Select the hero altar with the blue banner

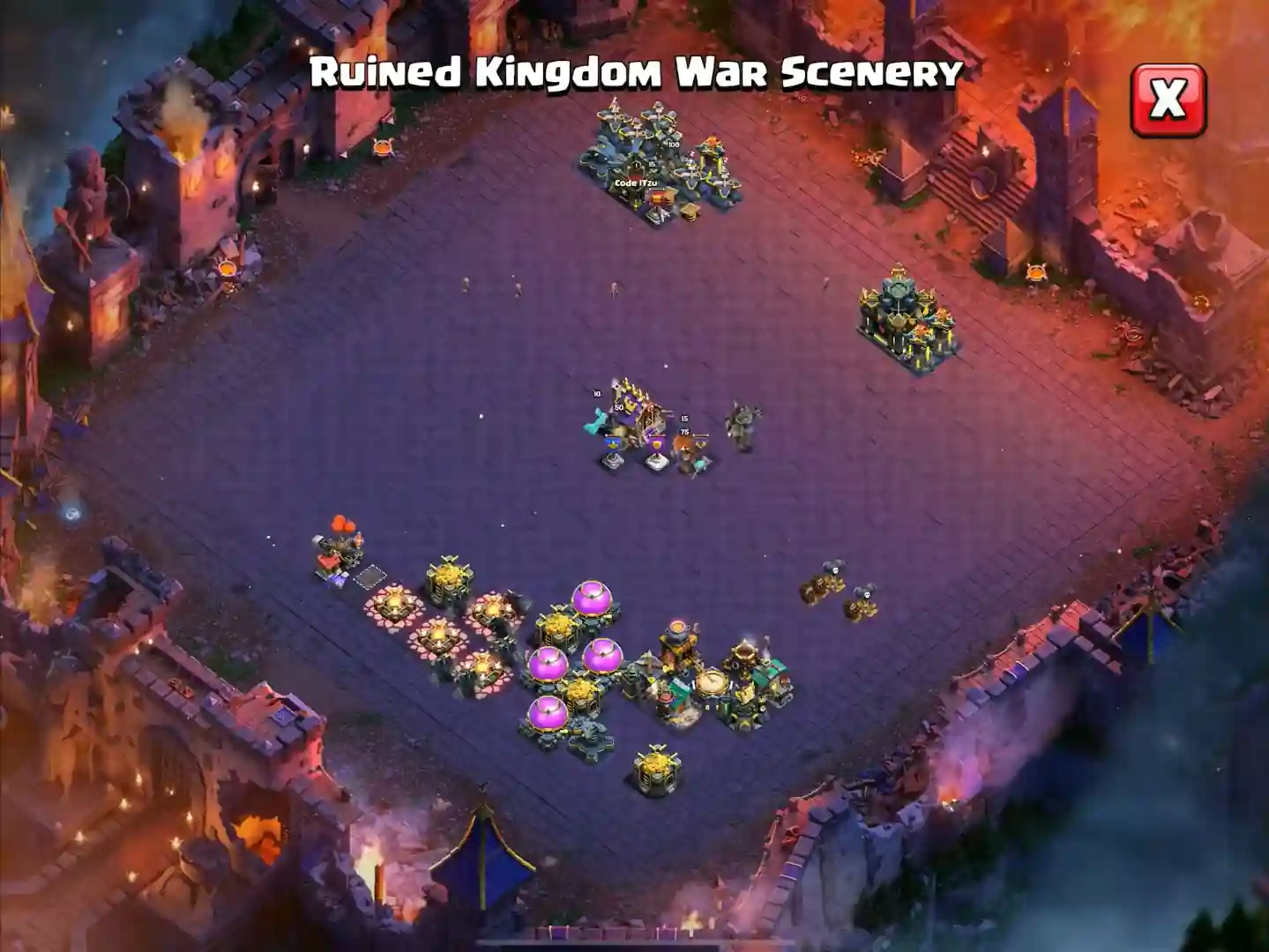(612, 451)
